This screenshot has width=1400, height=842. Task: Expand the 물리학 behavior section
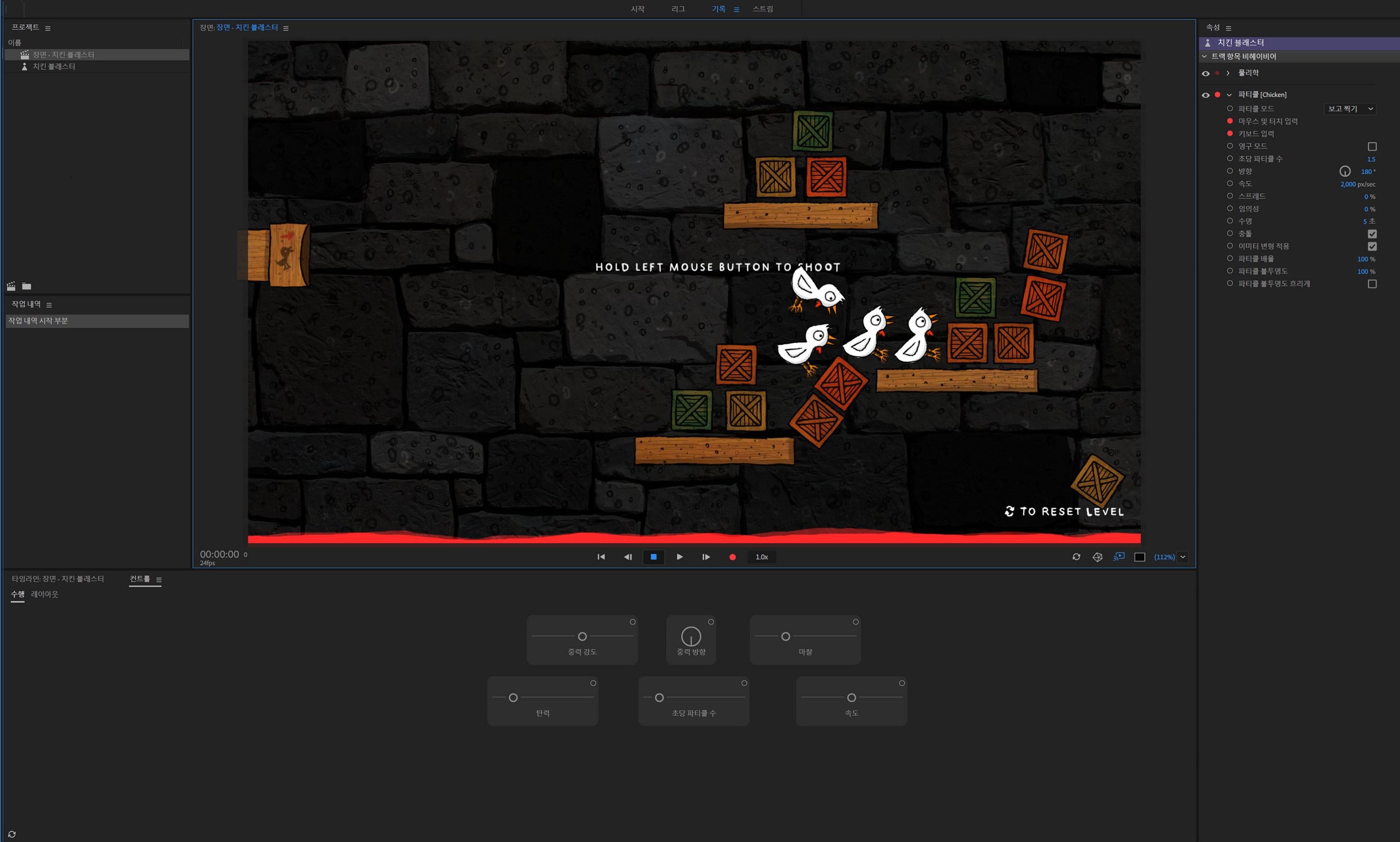coord(1227,73)
